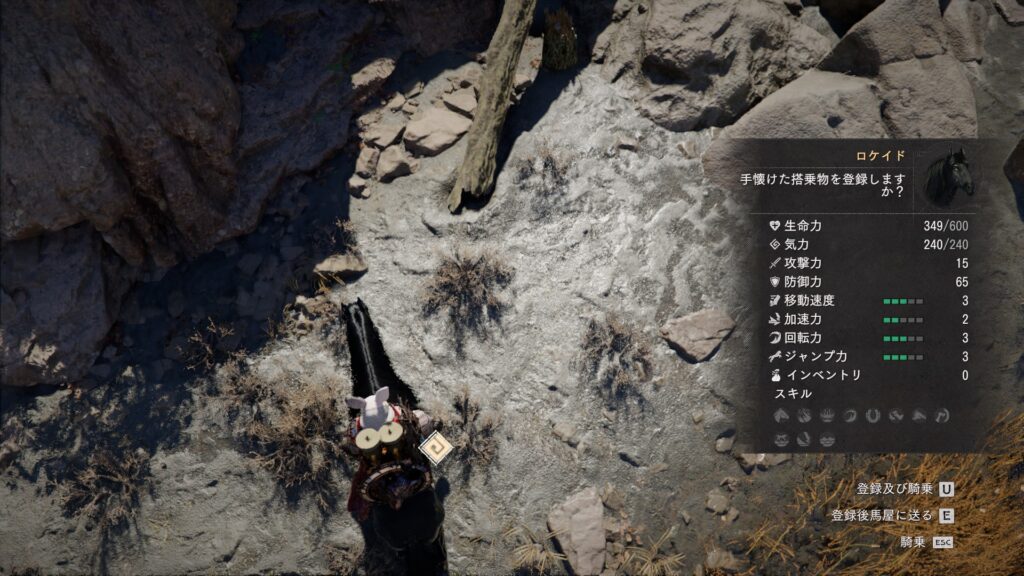Screen dimensions: 1024x576
Task: Select the horse head skill icon
Action: coord(781,416)
